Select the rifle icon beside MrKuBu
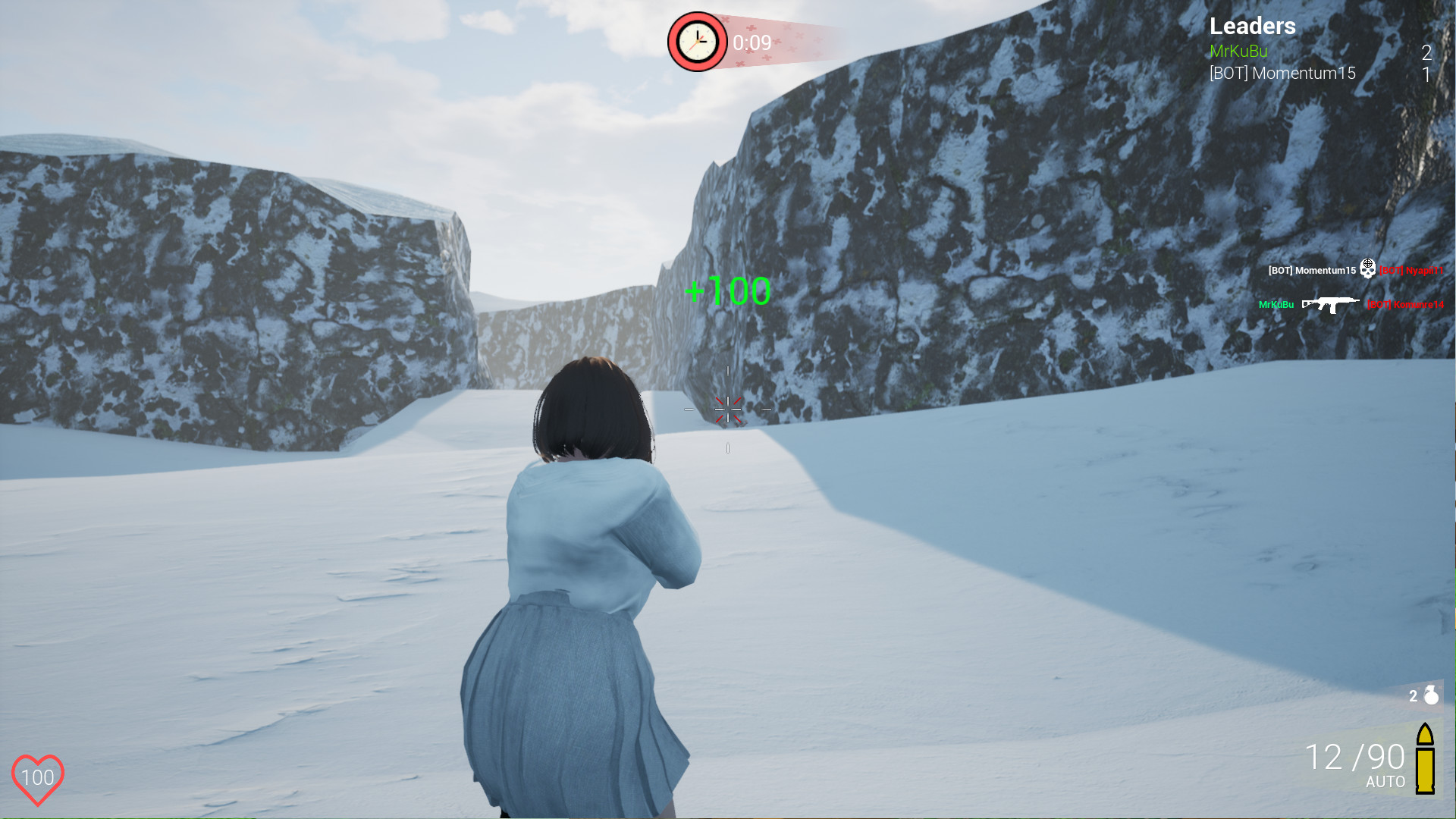Screen dimensions: 1456x819 (1329, 305)
